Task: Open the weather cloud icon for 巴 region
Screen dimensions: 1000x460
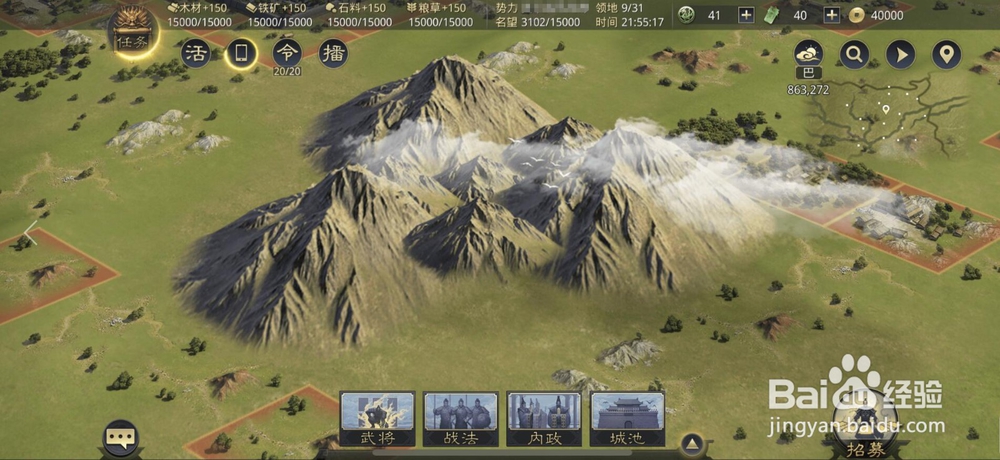Action: click(808, 54)
